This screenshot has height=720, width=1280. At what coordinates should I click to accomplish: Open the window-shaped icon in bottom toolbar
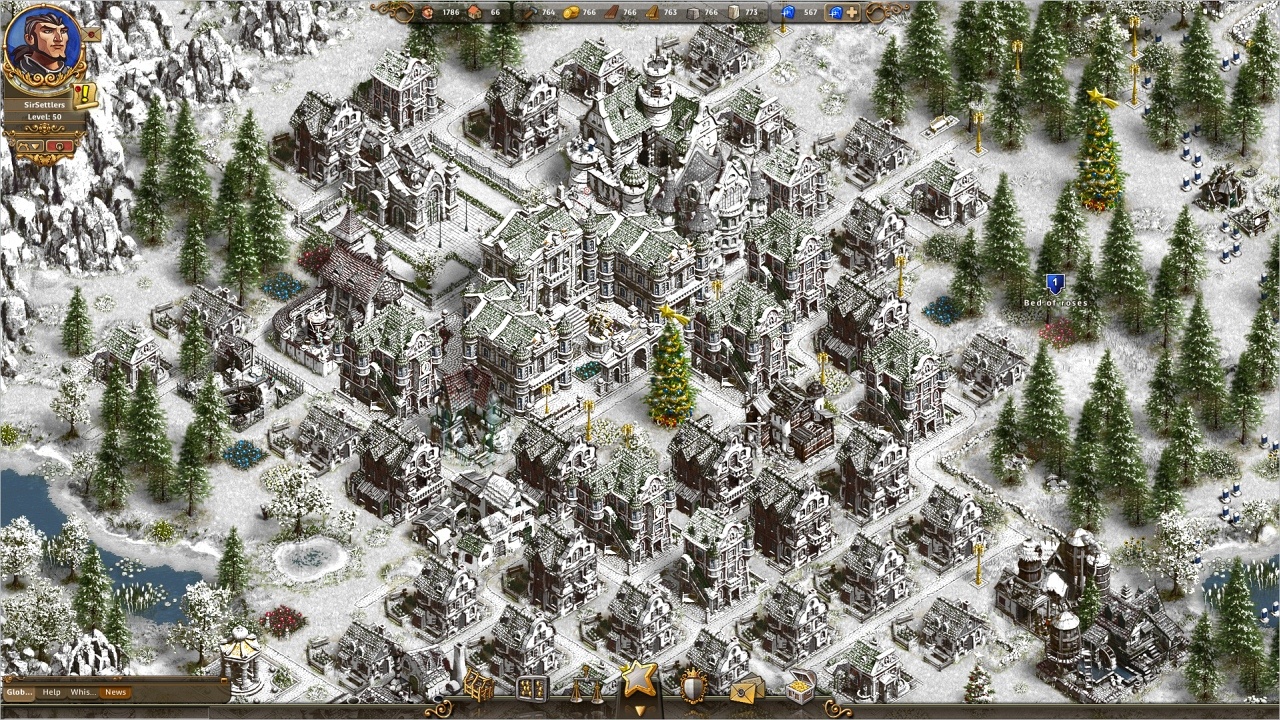(532, 688)
